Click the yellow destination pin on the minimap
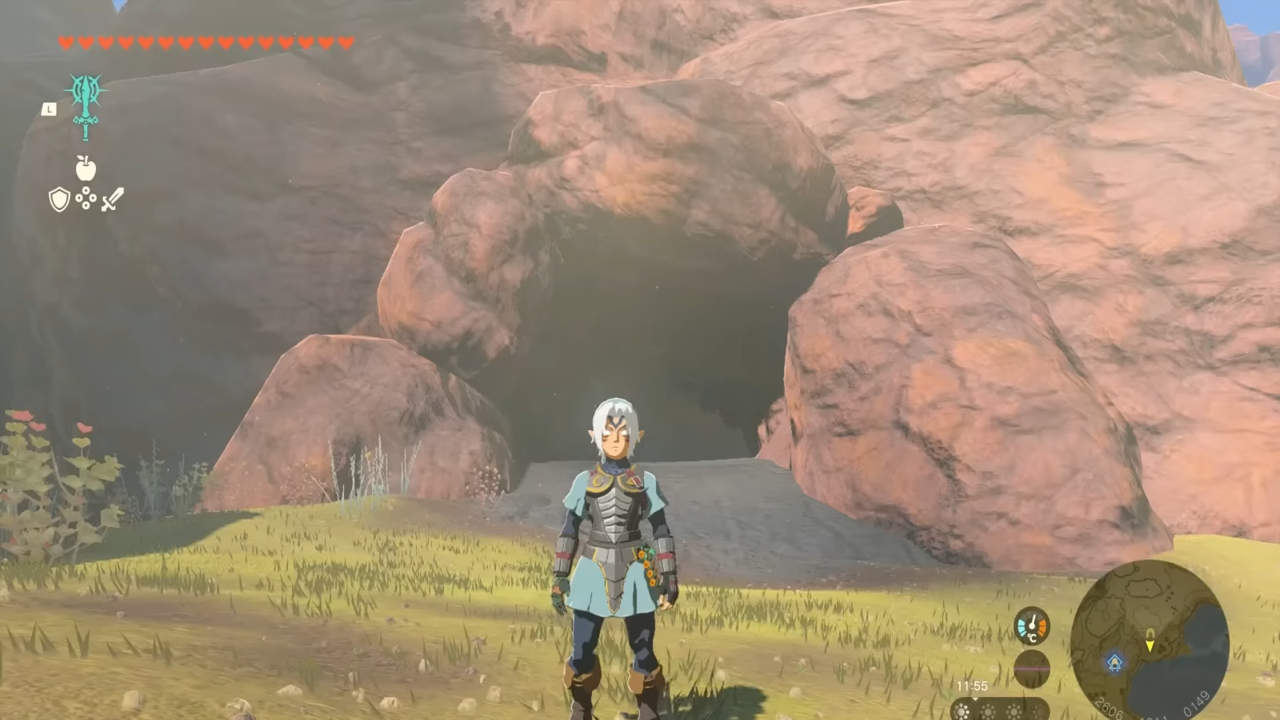Screen dimensions: 1280x720 point(1150,632)
